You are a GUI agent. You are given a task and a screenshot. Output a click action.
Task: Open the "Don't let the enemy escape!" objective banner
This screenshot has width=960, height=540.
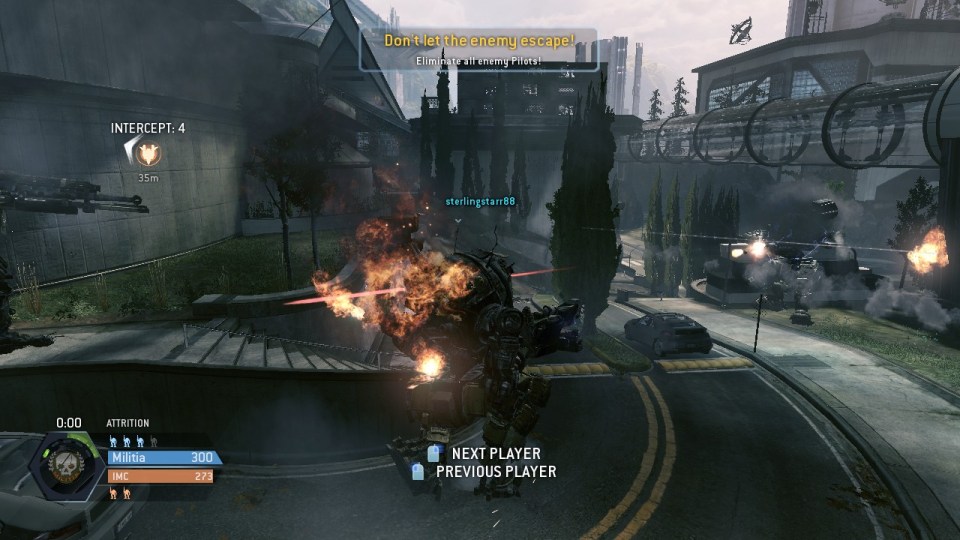point(479,49)
